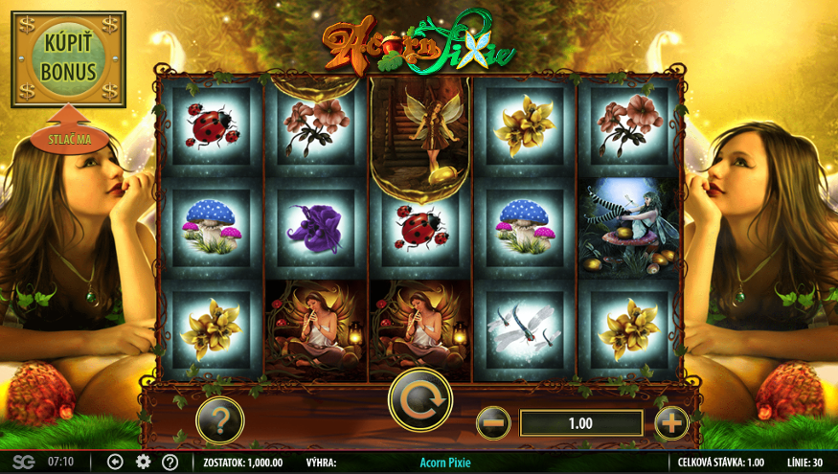Open the Kúpiť Bonus buy feature

68,59
